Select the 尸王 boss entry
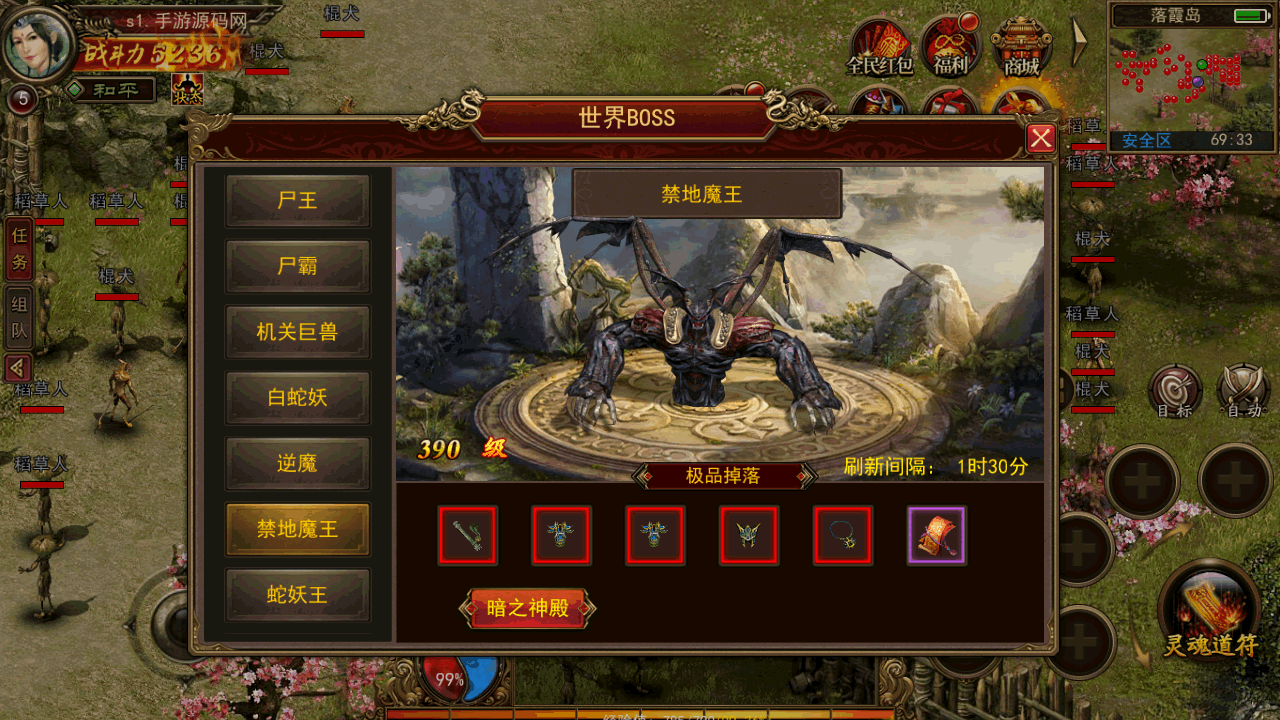Viewport: 1280px width, 720px height. point(298,201)
